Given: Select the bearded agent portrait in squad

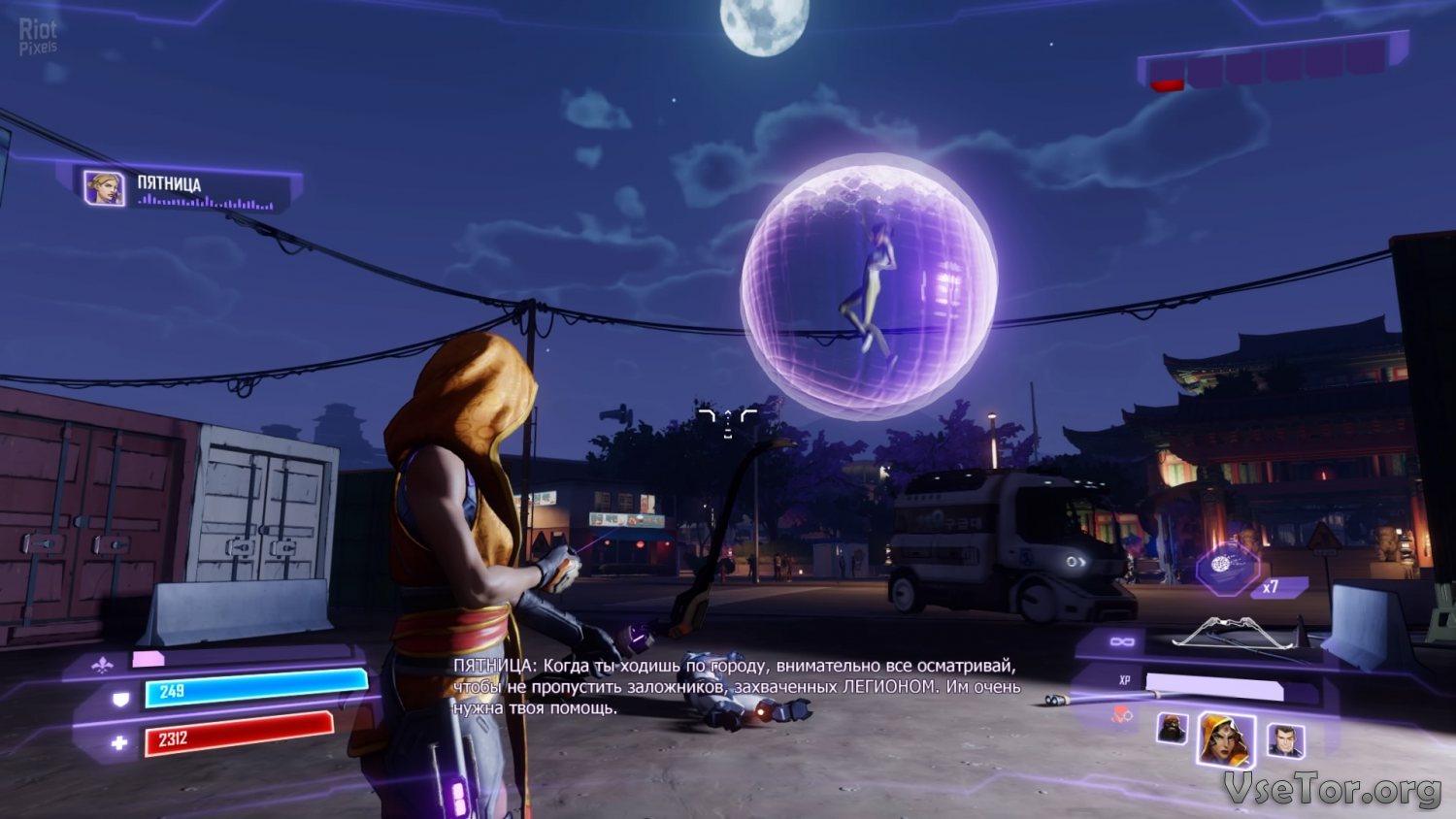Looking at the screenshot, I should coord(1173,730).
